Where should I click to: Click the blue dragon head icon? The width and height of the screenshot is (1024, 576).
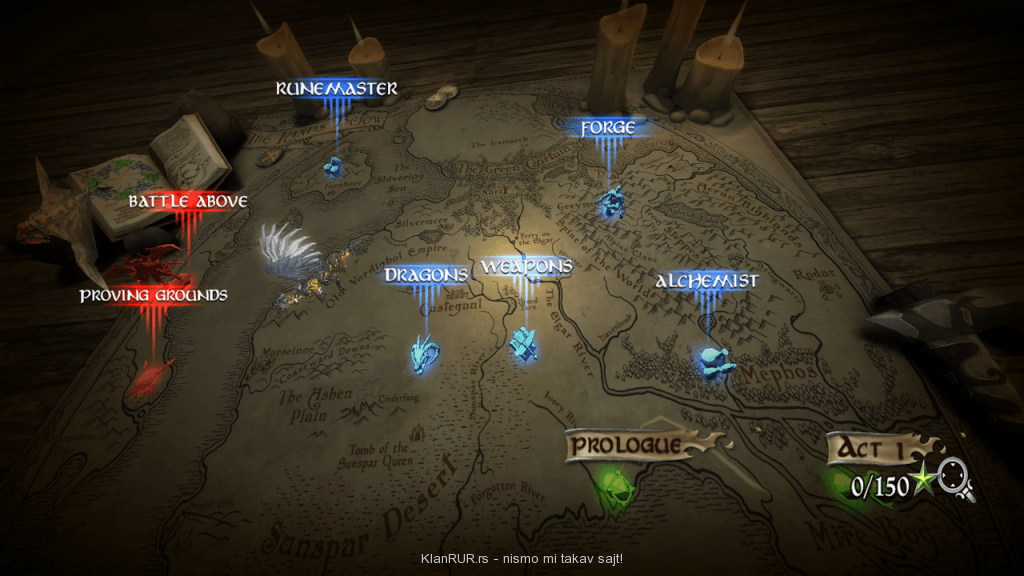[x=425, y=353]
